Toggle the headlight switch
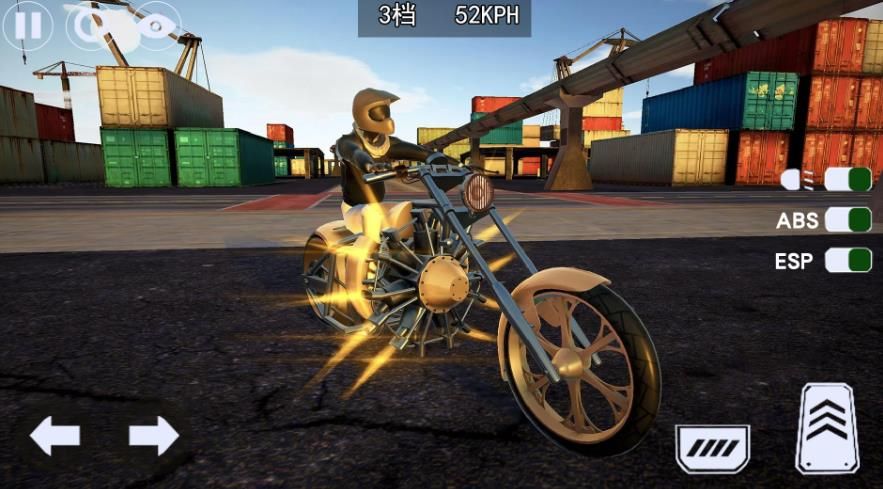The image size is (883, 489). pos(847,180)
